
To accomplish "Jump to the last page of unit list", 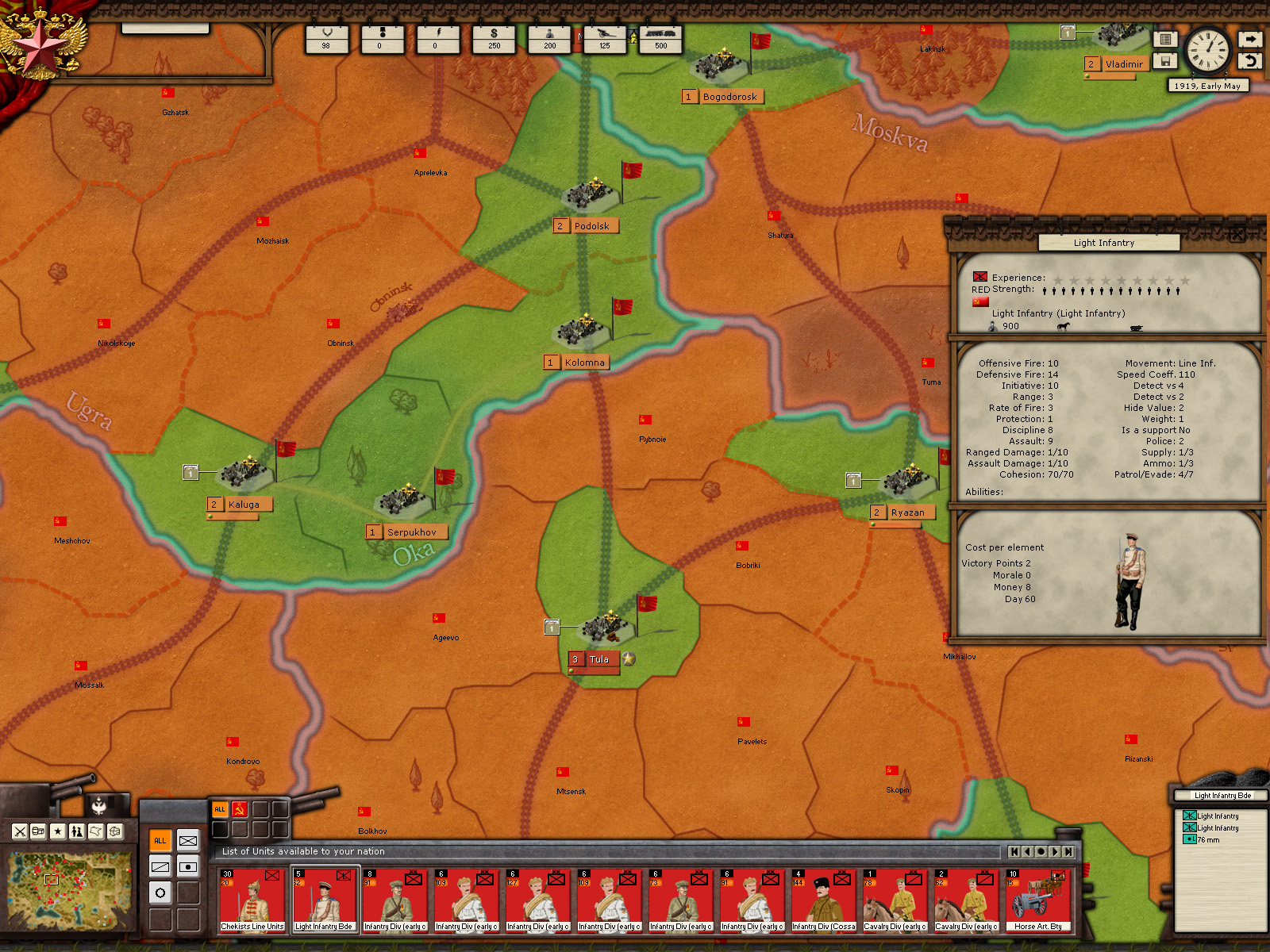I will (1068, 851).
